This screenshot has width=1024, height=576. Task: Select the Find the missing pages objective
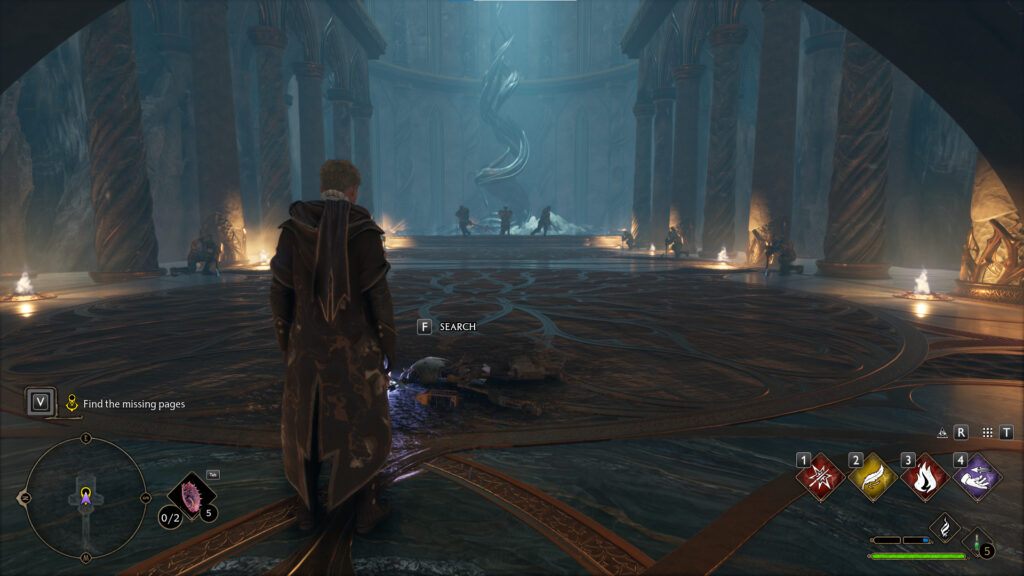coord(134,404)
